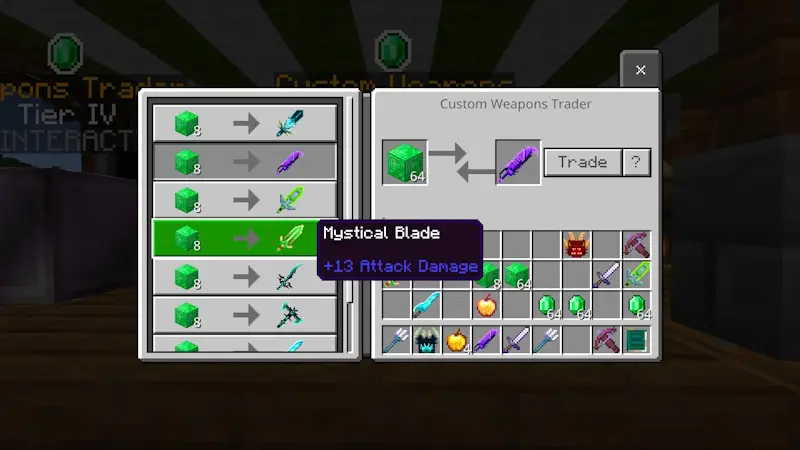800x450 pixels.
Task: Select the highlighted green Mystical Blade trade
Action: coord(244,239)
